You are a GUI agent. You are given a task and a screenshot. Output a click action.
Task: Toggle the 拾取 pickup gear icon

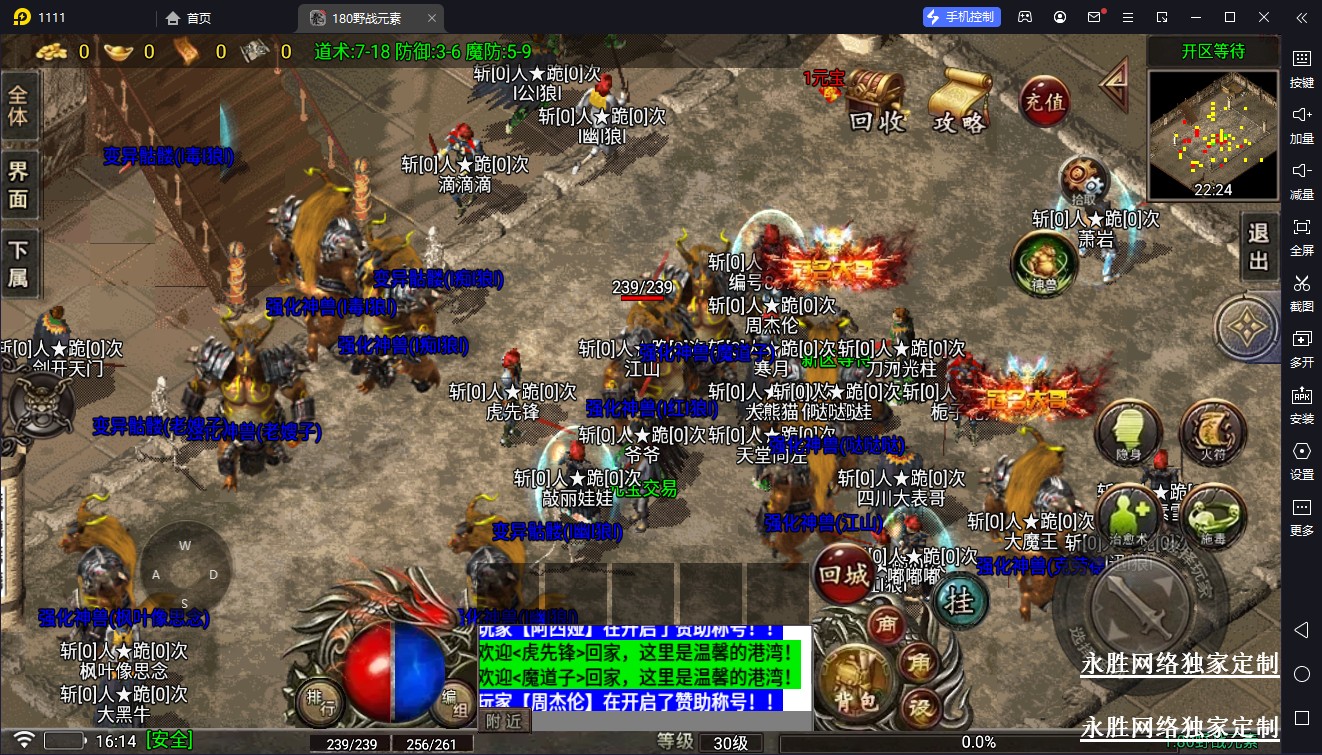click(x=1084, y=181)
